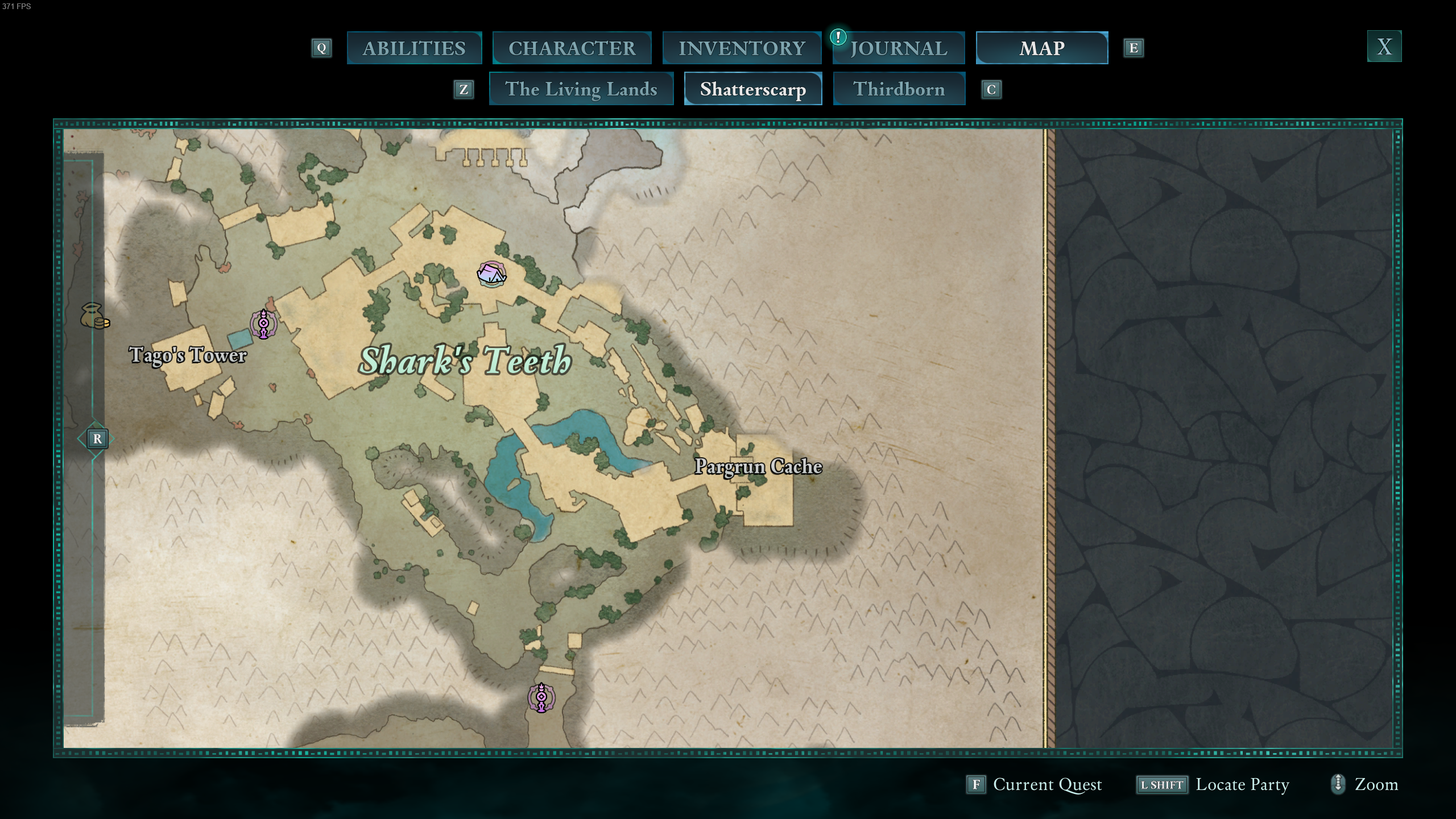Select The Living Lands map tab
The image size is (1456, 819).
pos(581,89)
